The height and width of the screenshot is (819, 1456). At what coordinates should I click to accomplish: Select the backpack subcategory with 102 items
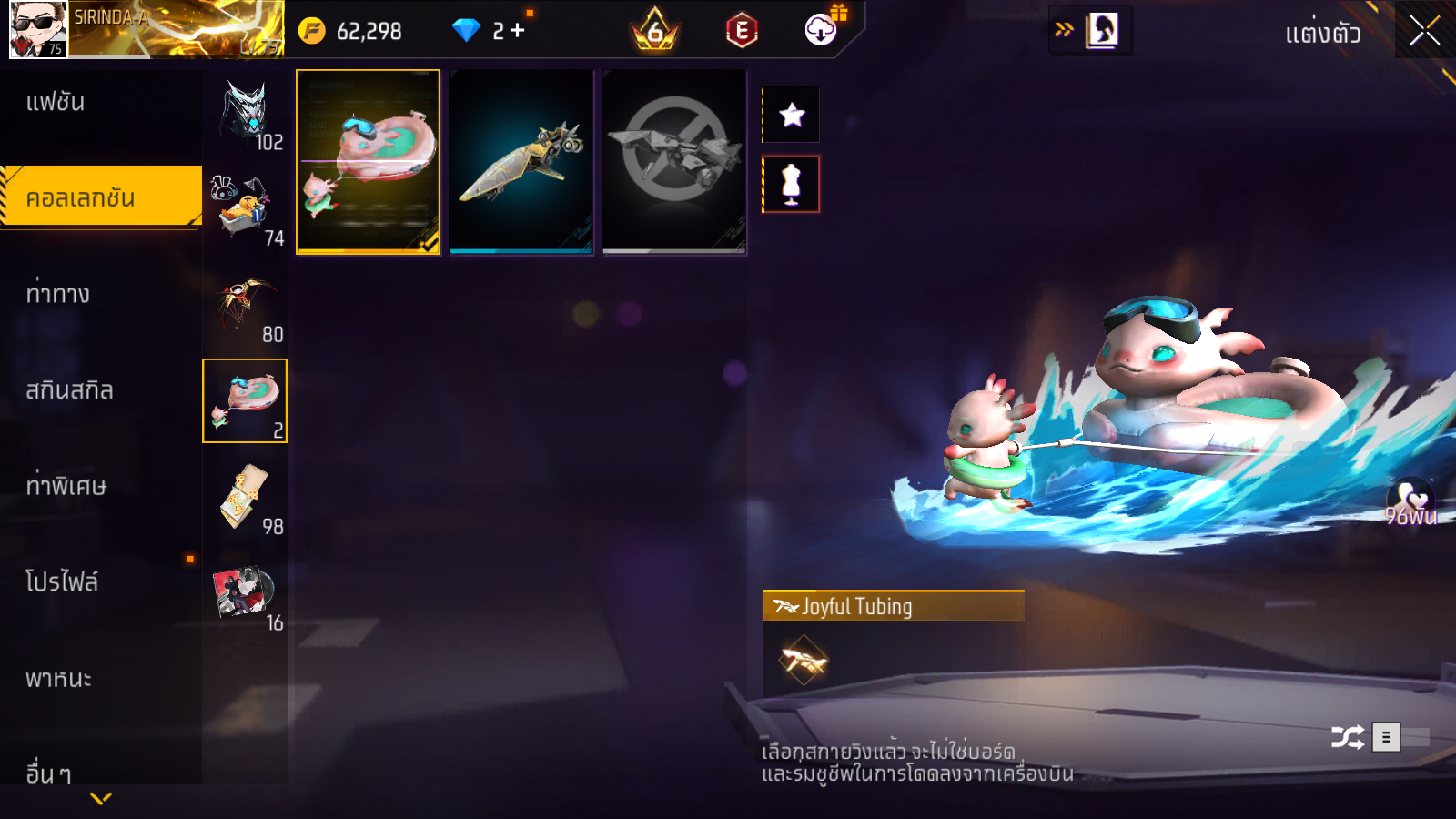[x=246, y=113]
